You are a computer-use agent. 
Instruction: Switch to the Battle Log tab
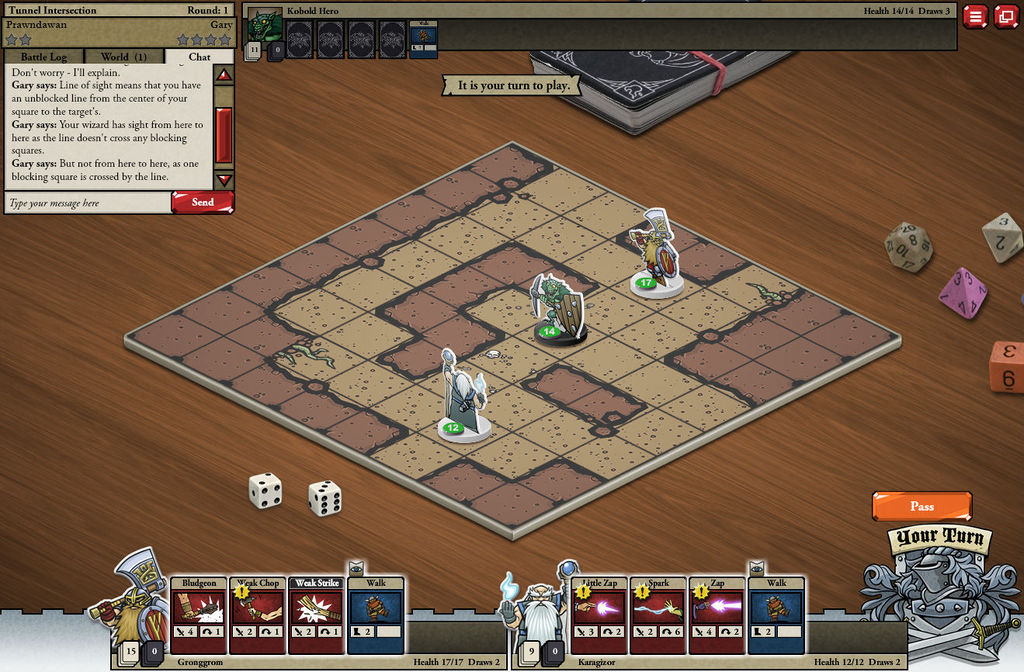click(x=43, y=57)
